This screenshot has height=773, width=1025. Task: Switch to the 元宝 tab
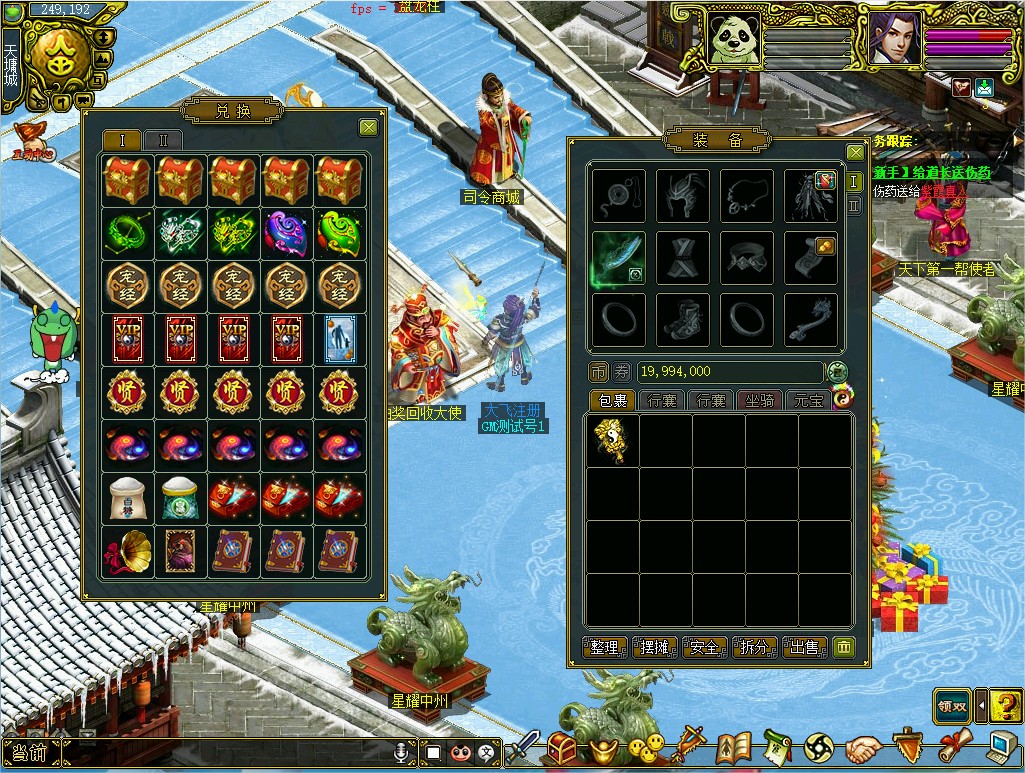click(x=807, y=400)
